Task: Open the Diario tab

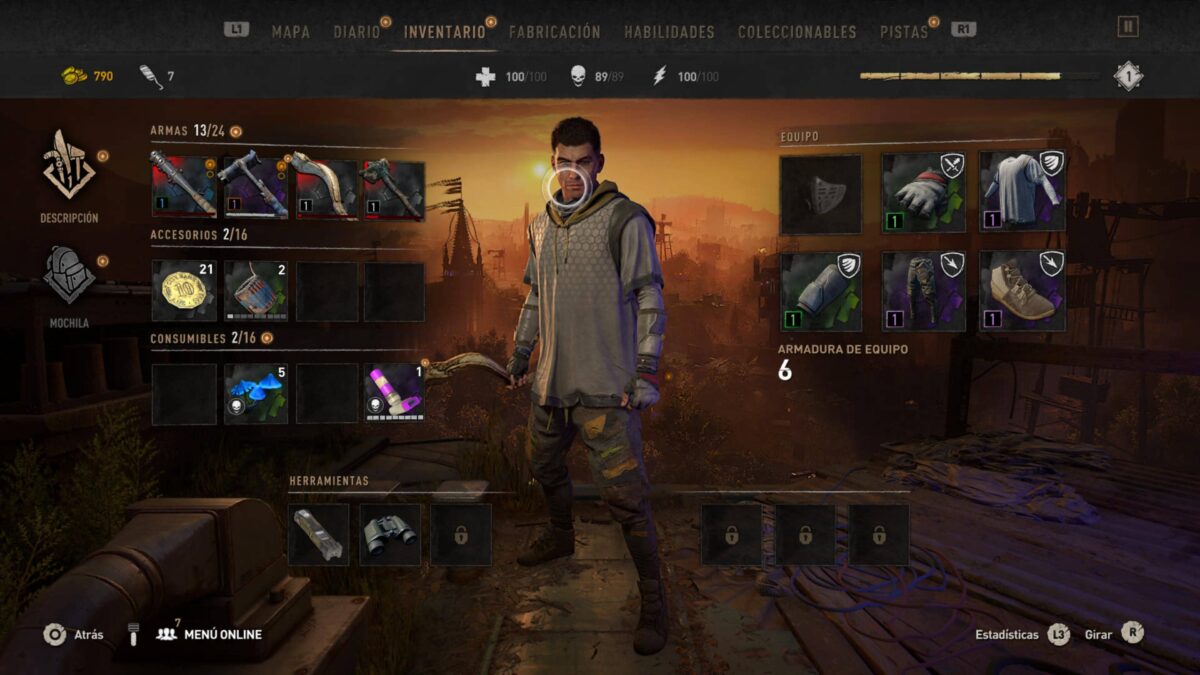Action: point(357,32)
